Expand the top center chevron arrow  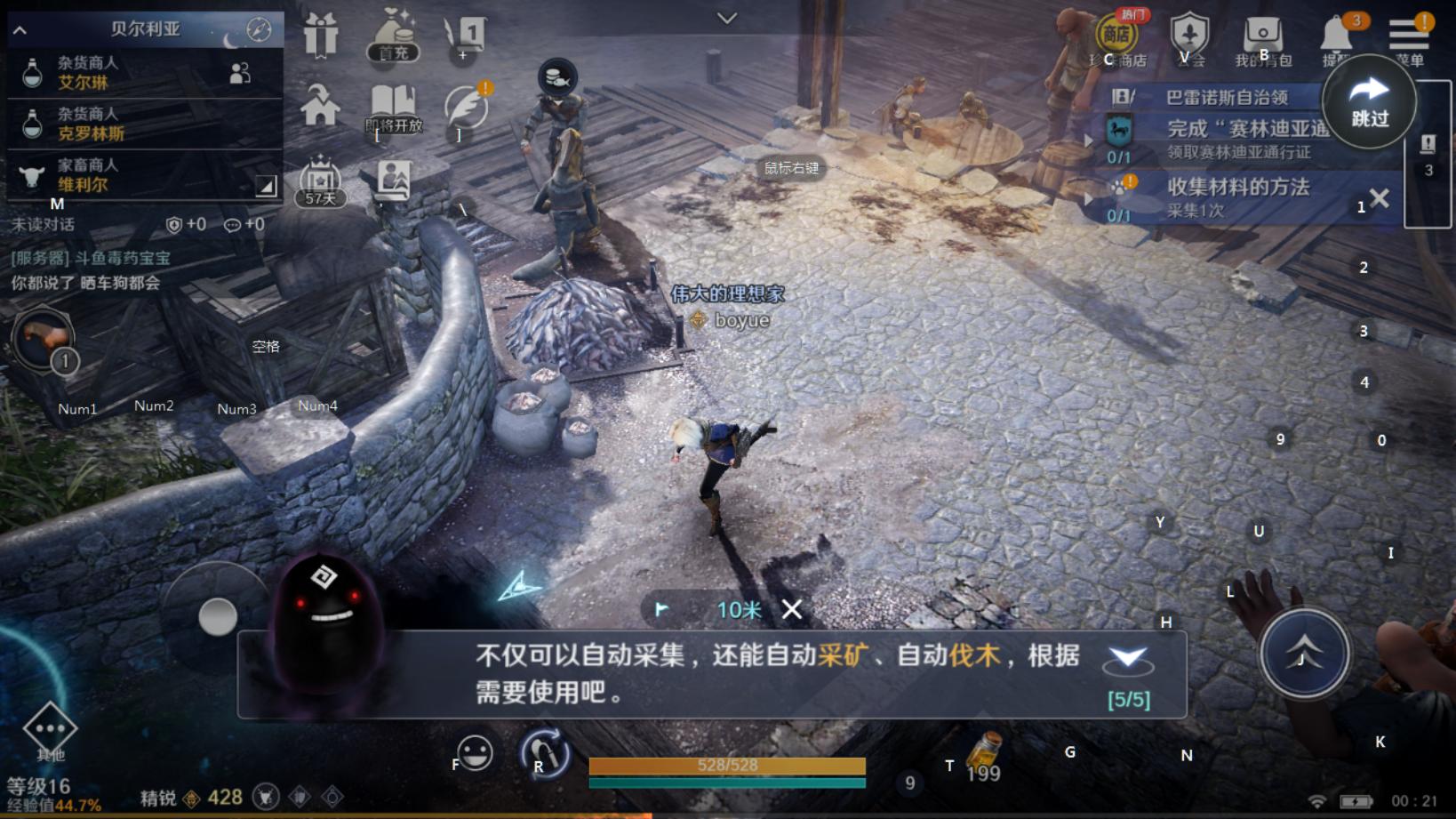(727, 17)
